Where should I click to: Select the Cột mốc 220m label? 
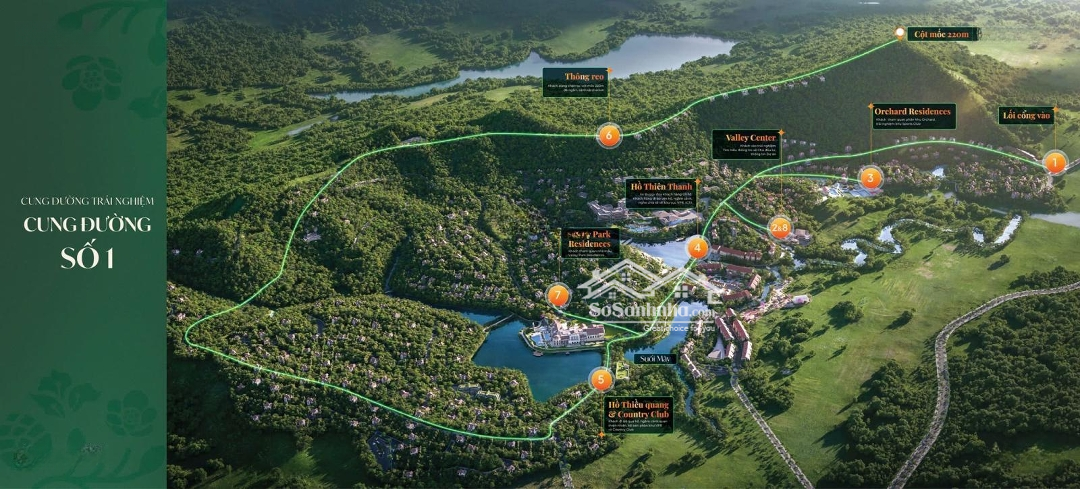(941, 34)
